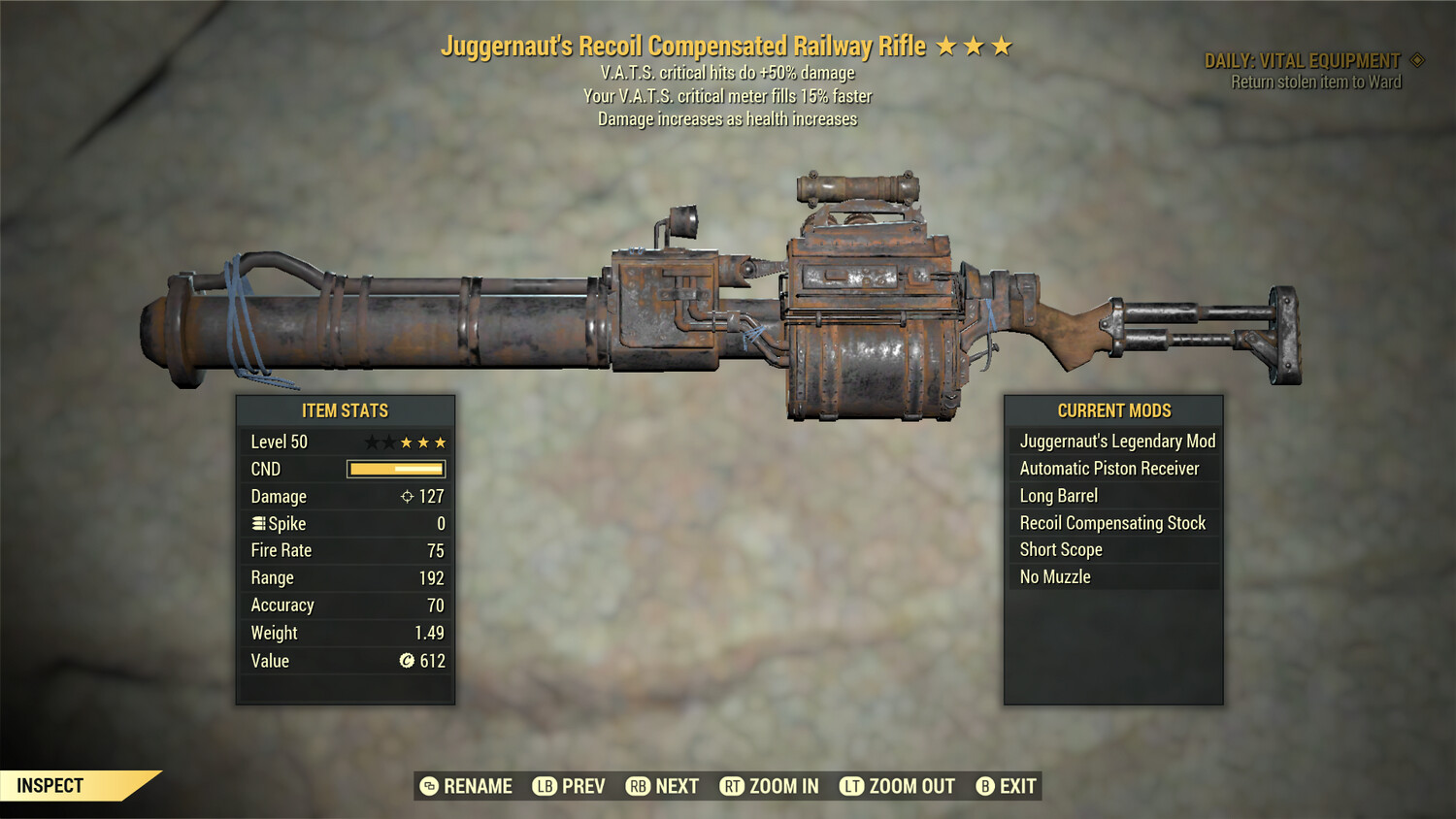Click the CURRENT MODS panel header

pos(1112,409)
